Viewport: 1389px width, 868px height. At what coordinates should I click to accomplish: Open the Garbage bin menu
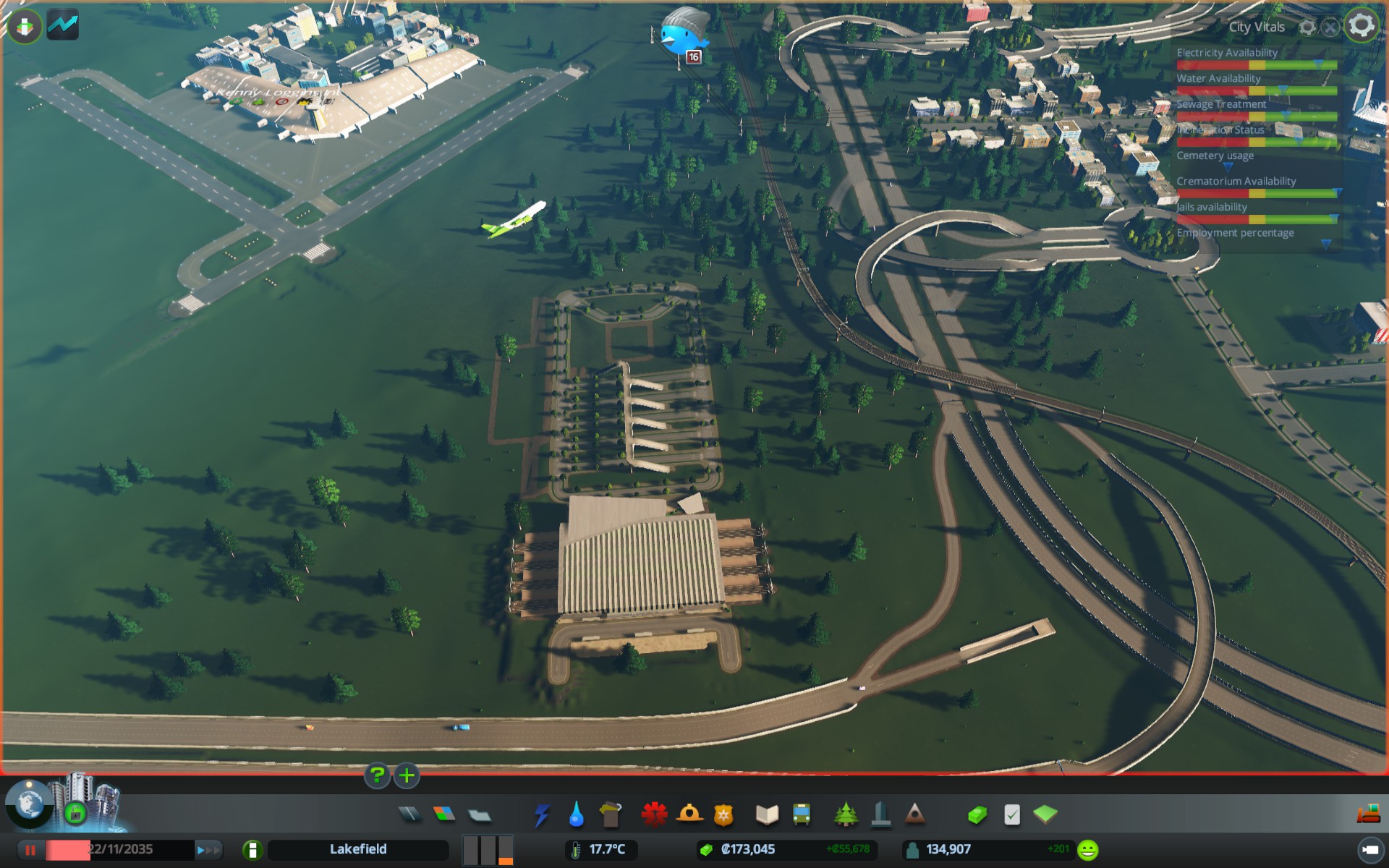[x=611, y=814]
